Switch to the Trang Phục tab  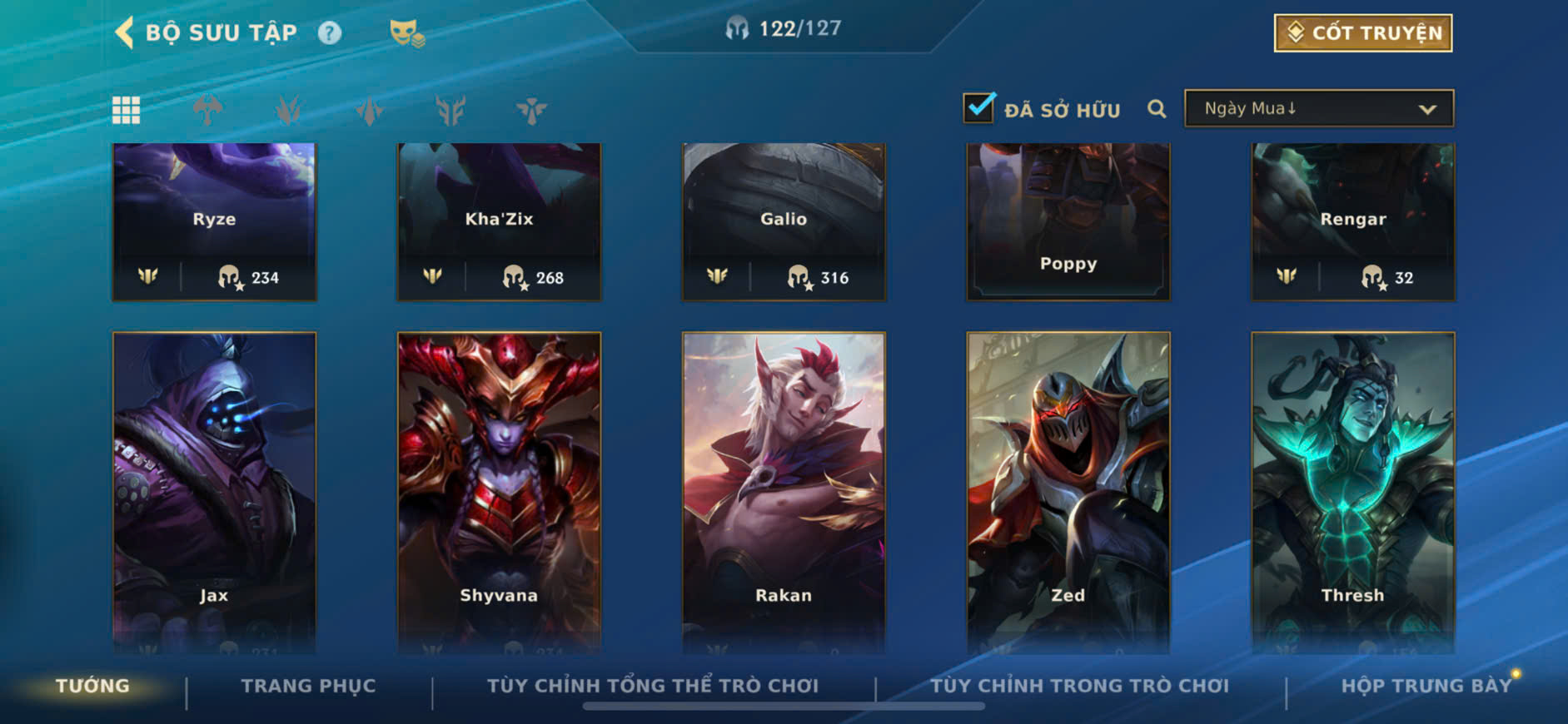[308, 686]
